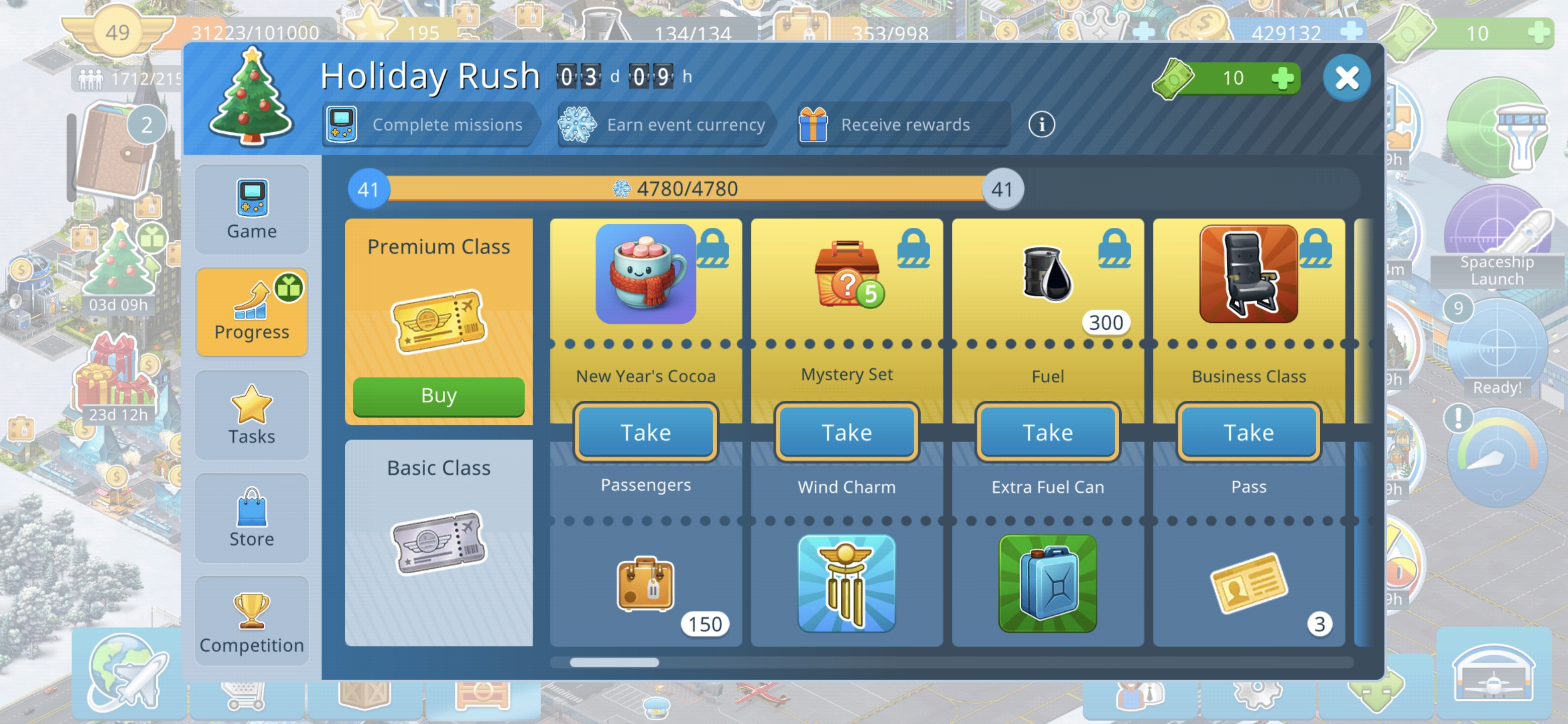
Task: Claim the Extra Fuel Can reward
Action: click(x=1047, y=432)
